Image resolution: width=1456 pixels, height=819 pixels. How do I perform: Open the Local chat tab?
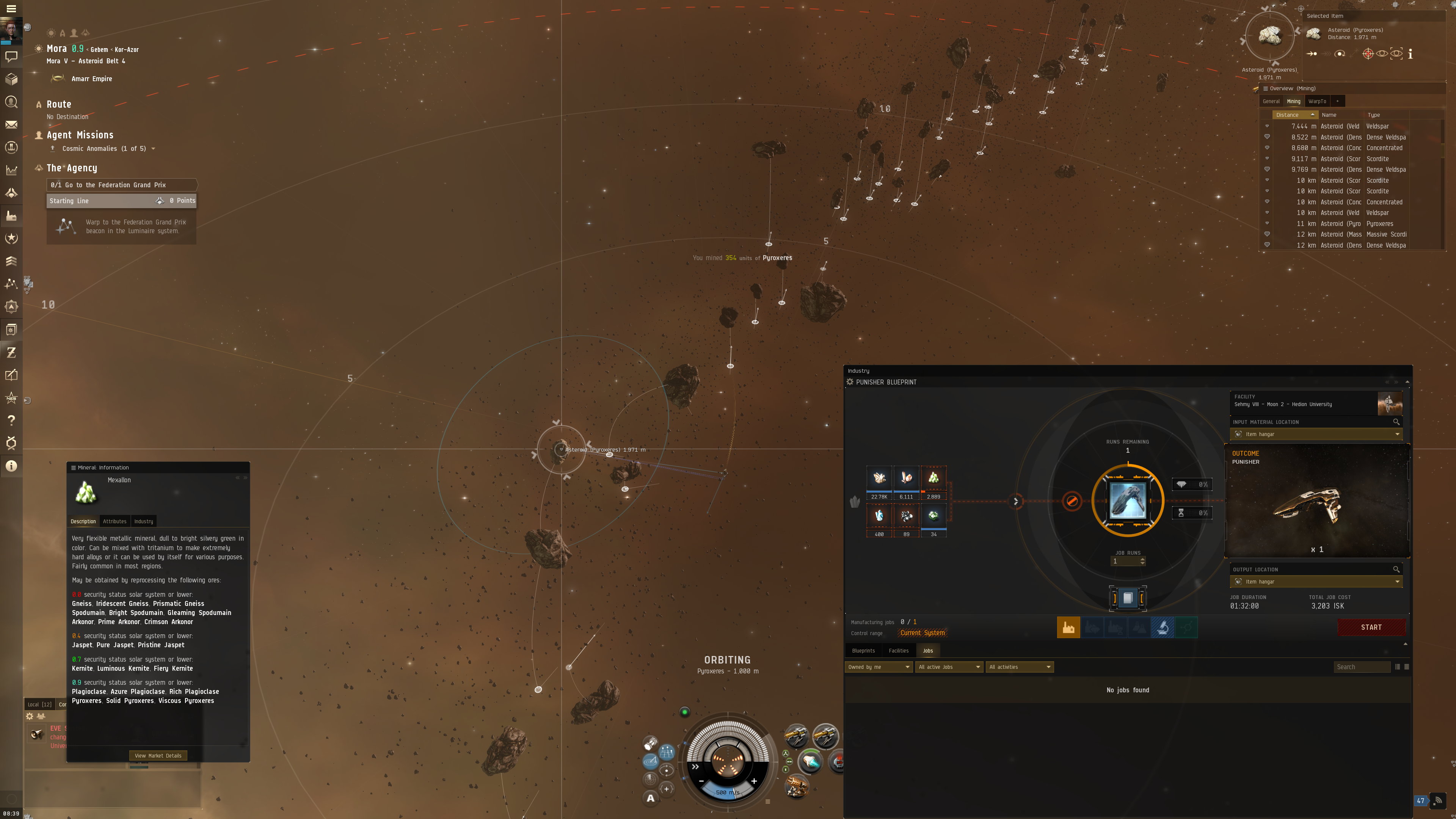pyautogui.click(x=39, y=704)
